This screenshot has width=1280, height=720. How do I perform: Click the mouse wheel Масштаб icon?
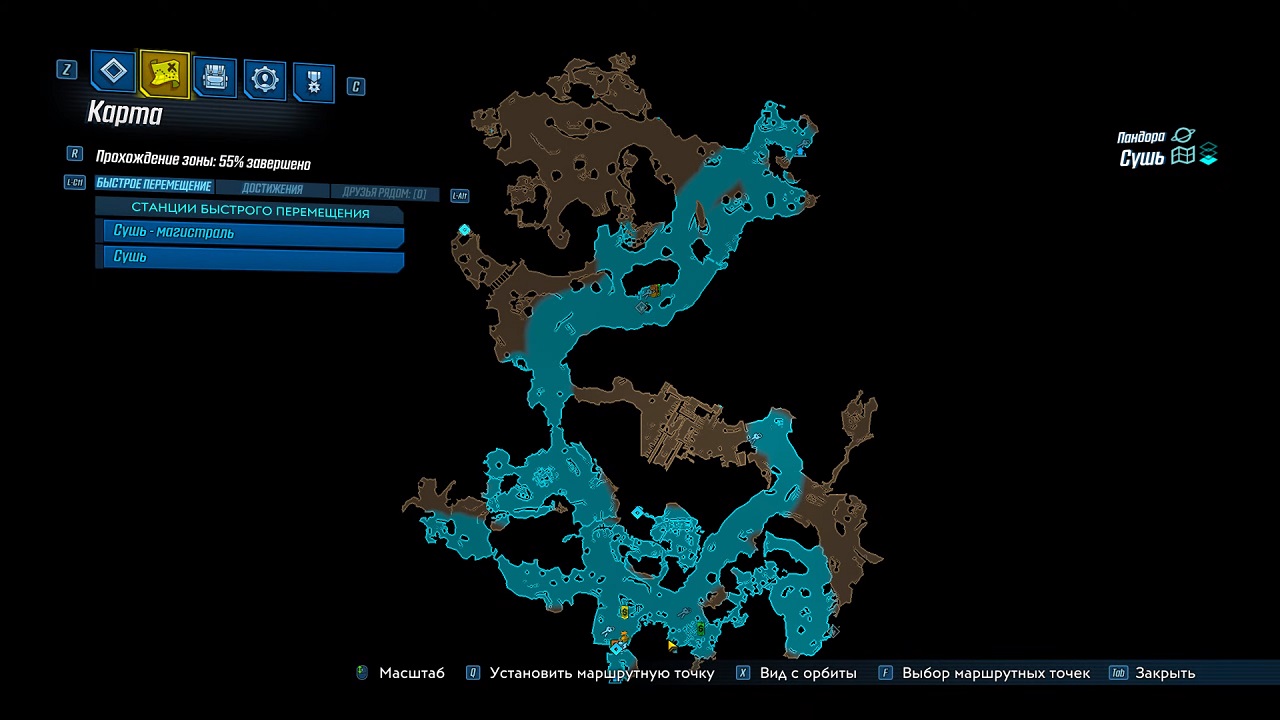[x=361, y=673]
